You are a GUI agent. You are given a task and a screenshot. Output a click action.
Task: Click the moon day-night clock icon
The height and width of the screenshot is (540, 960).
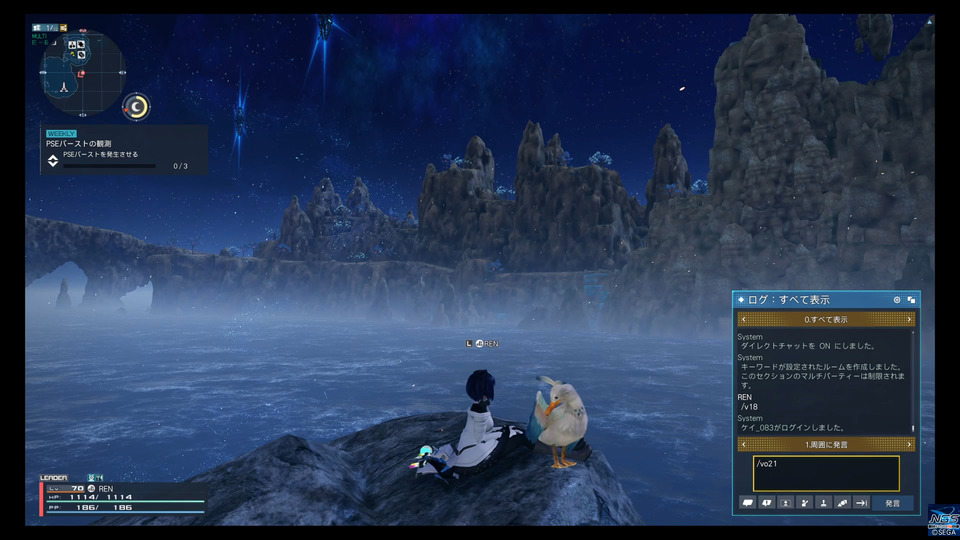[135, 106]
